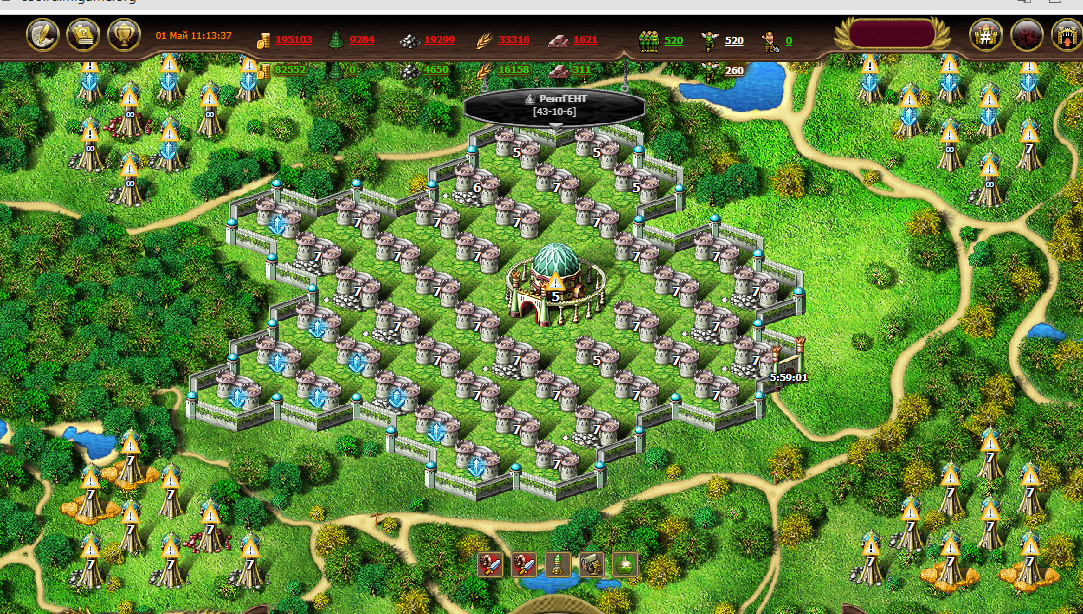
Task: Open the castle hash-mark icon
Action: [x=986, y=36]
